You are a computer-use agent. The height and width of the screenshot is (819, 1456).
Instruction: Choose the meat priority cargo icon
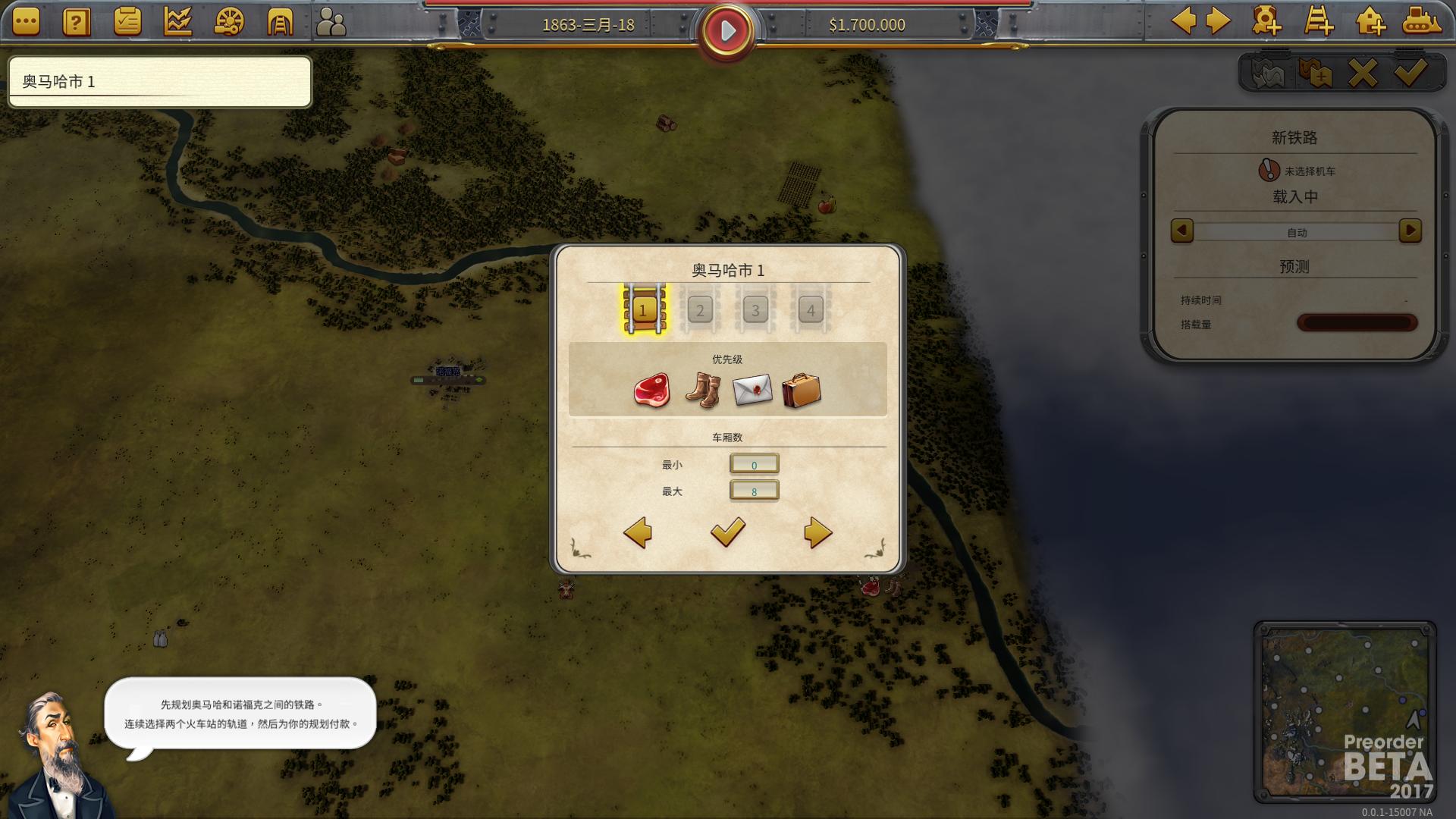(651, 391)
